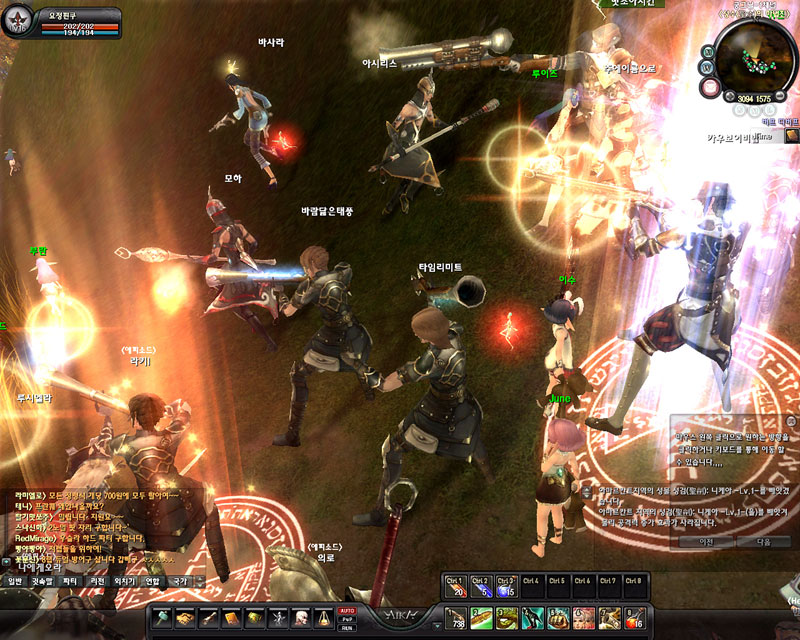Click the 다음 button in the help box
This screenshot has width=800, height=640.
pyautogui.click(x=764, y=541)
